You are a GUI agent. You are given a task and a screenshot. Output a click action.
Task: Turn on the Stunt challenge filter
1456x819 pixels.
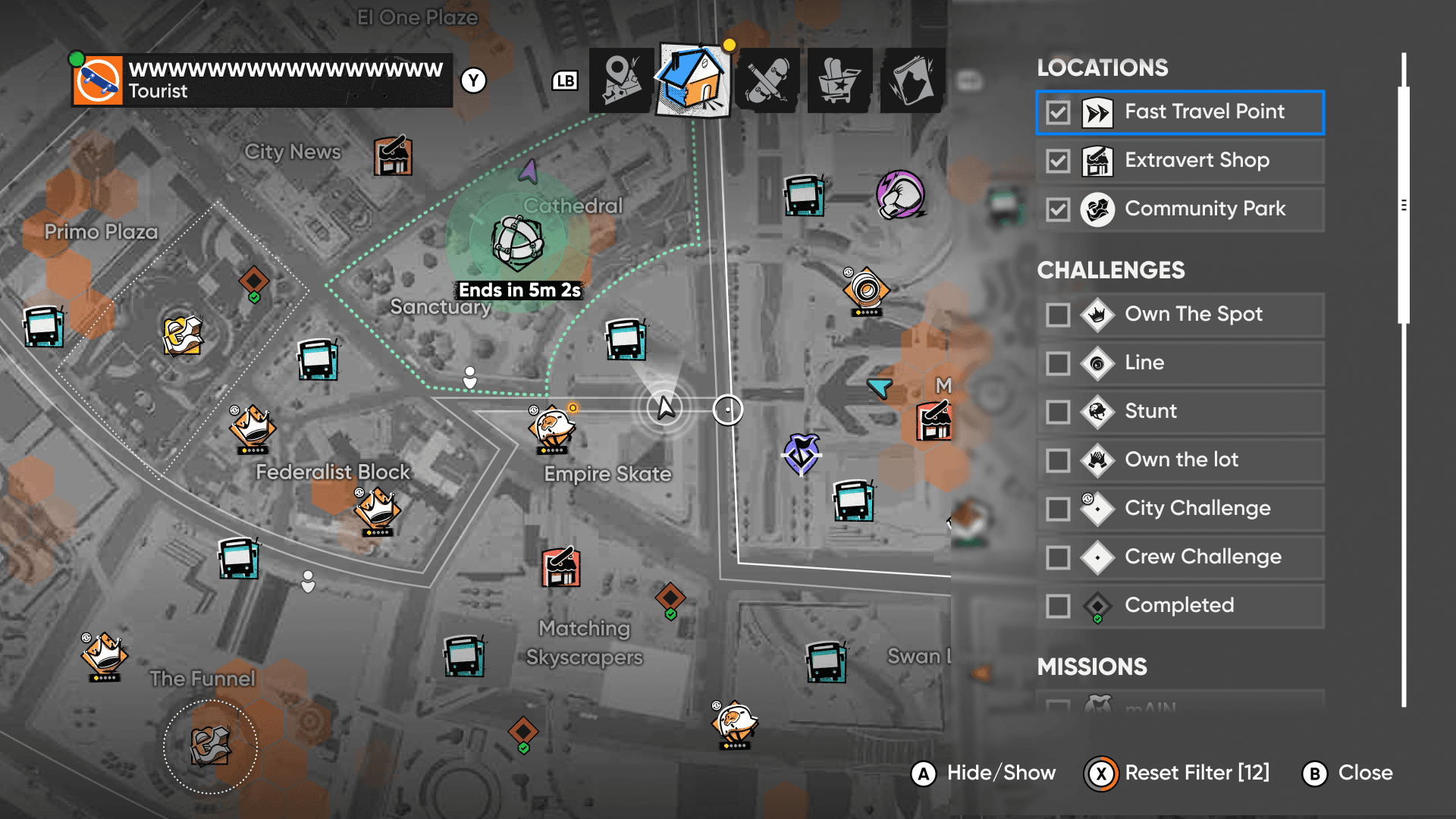[x=1058, y=412]
